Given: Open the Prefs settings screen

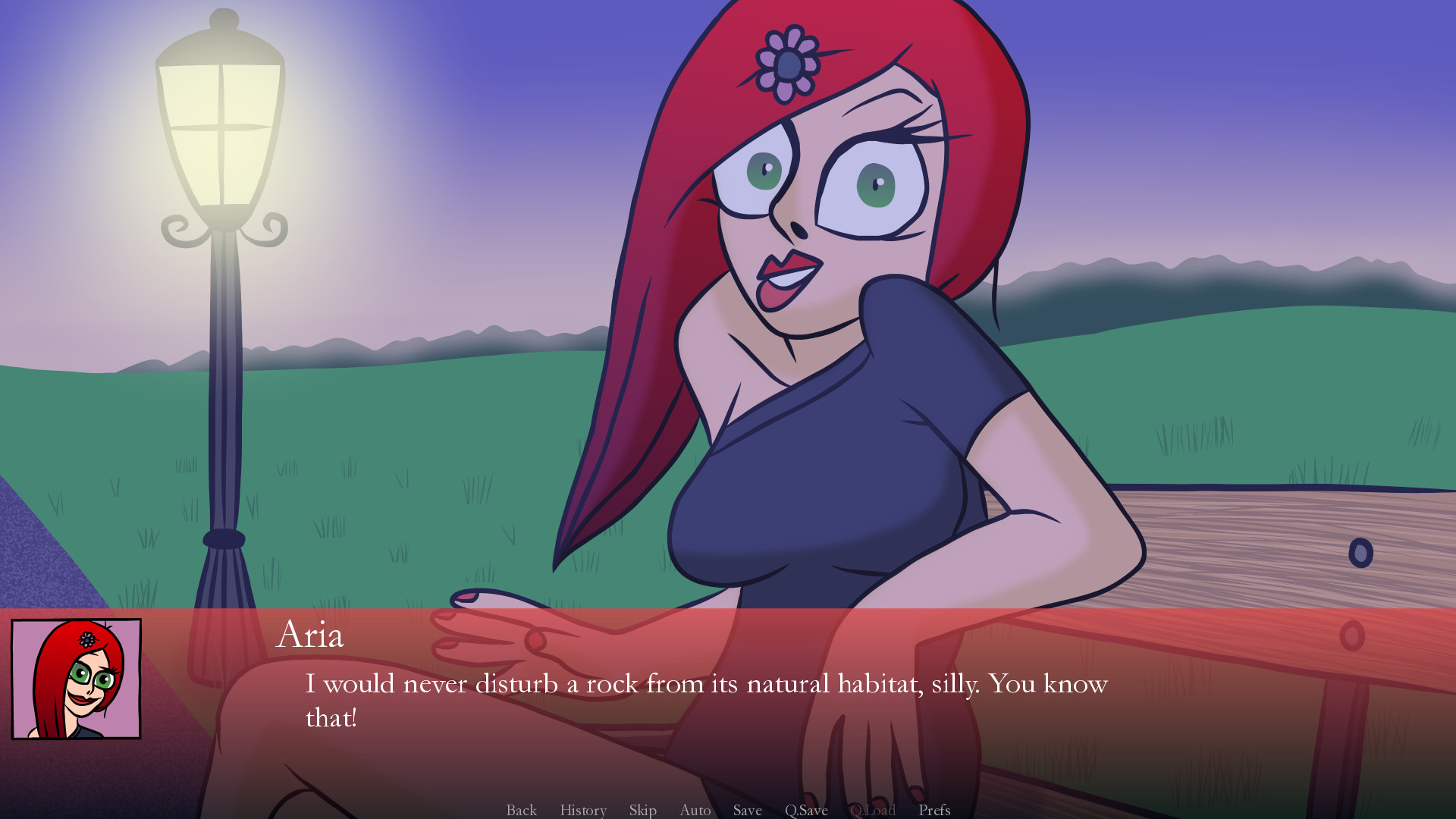Looking at the screenshot, I should click(934, 810).
